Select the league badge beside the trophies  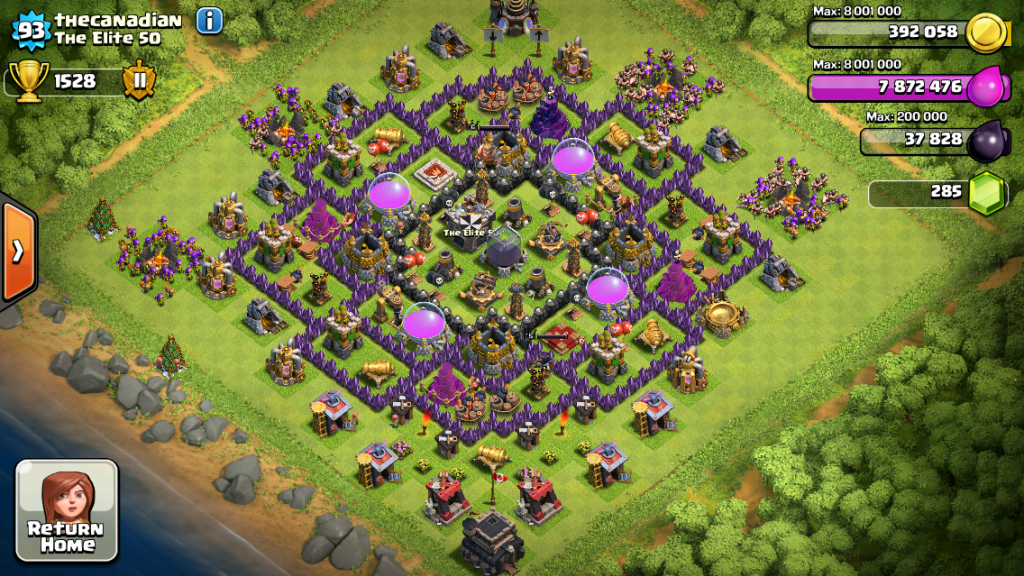138,80
